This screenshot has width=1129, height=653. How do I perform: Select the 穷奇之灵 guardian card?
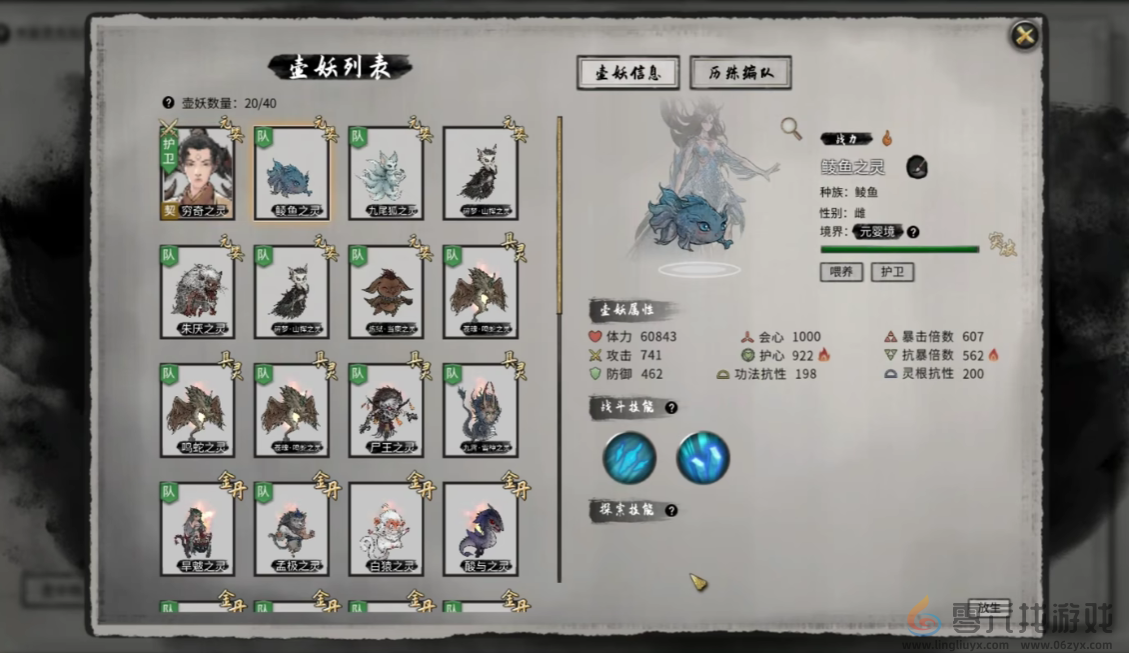coord(198,173)
